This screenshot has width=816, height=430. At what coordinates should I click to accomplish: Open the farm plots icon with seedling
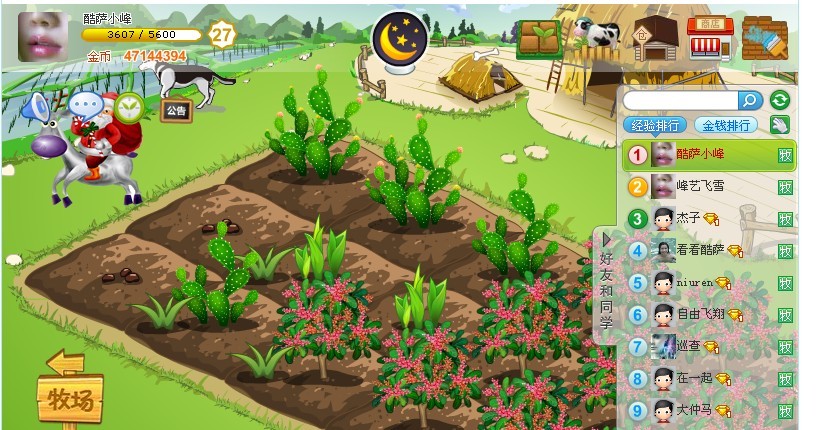[539, 38]
